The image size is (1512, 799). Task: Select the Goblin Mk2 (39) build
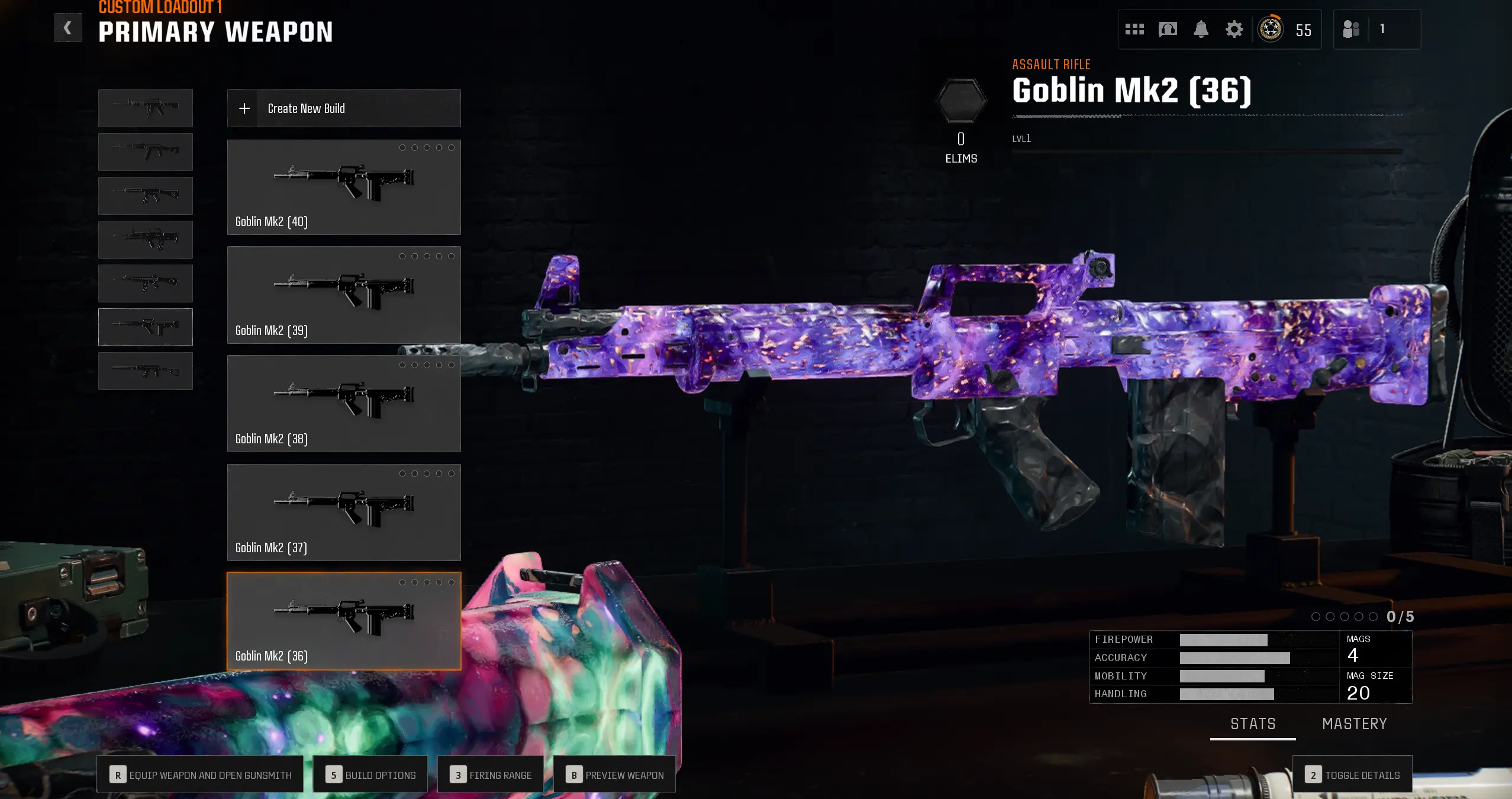click(343, 294)
